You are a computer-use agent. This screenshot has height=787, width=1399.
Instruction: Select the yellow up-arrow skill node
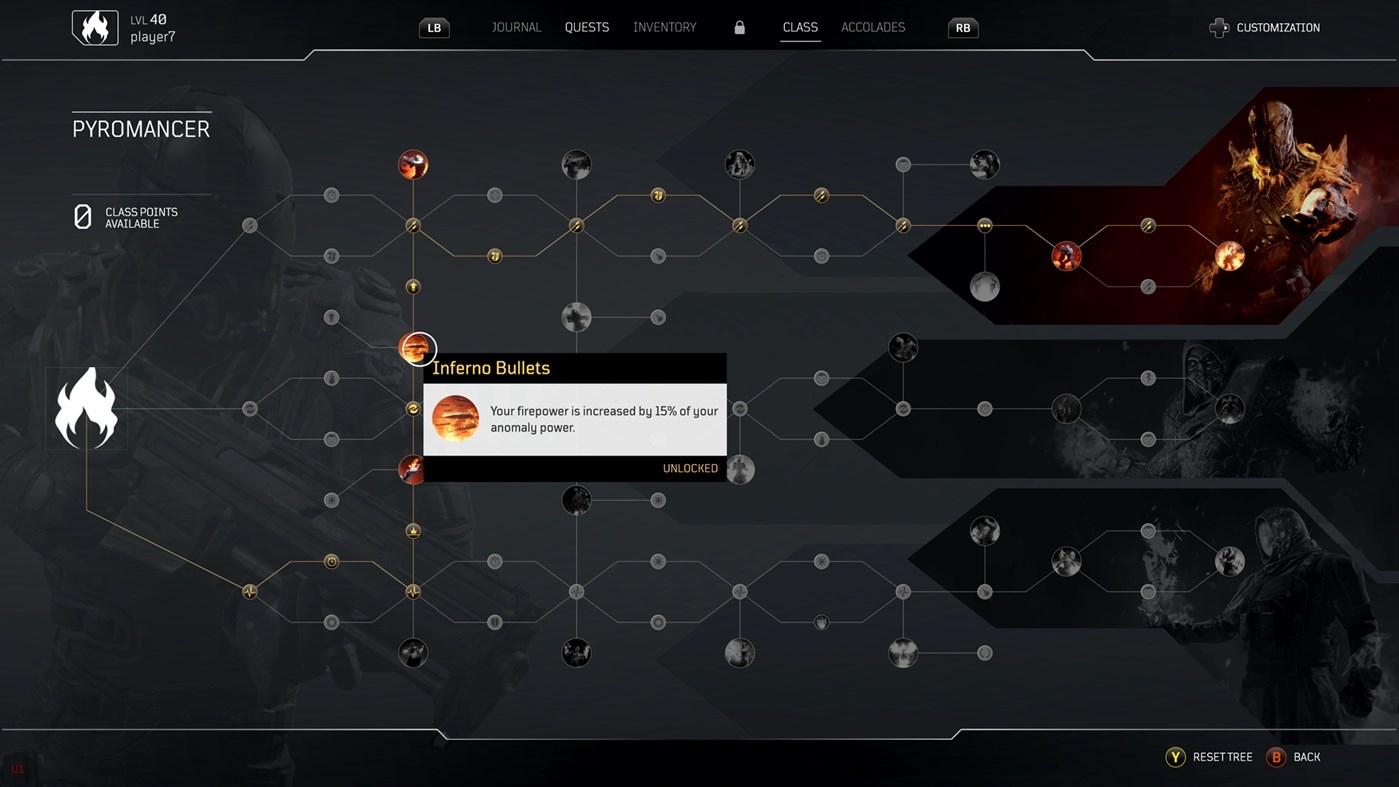click(x=413, y=286)
